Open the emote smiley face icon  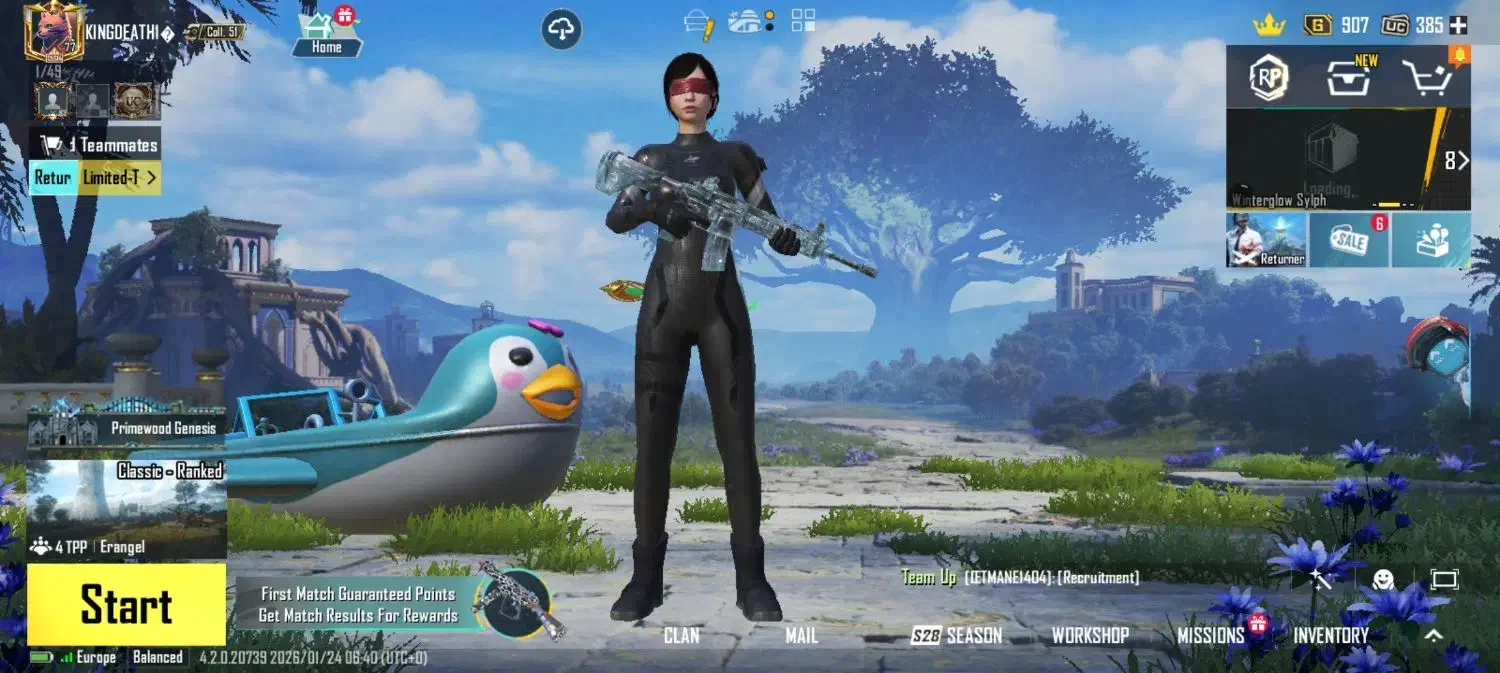(1383, 579)
